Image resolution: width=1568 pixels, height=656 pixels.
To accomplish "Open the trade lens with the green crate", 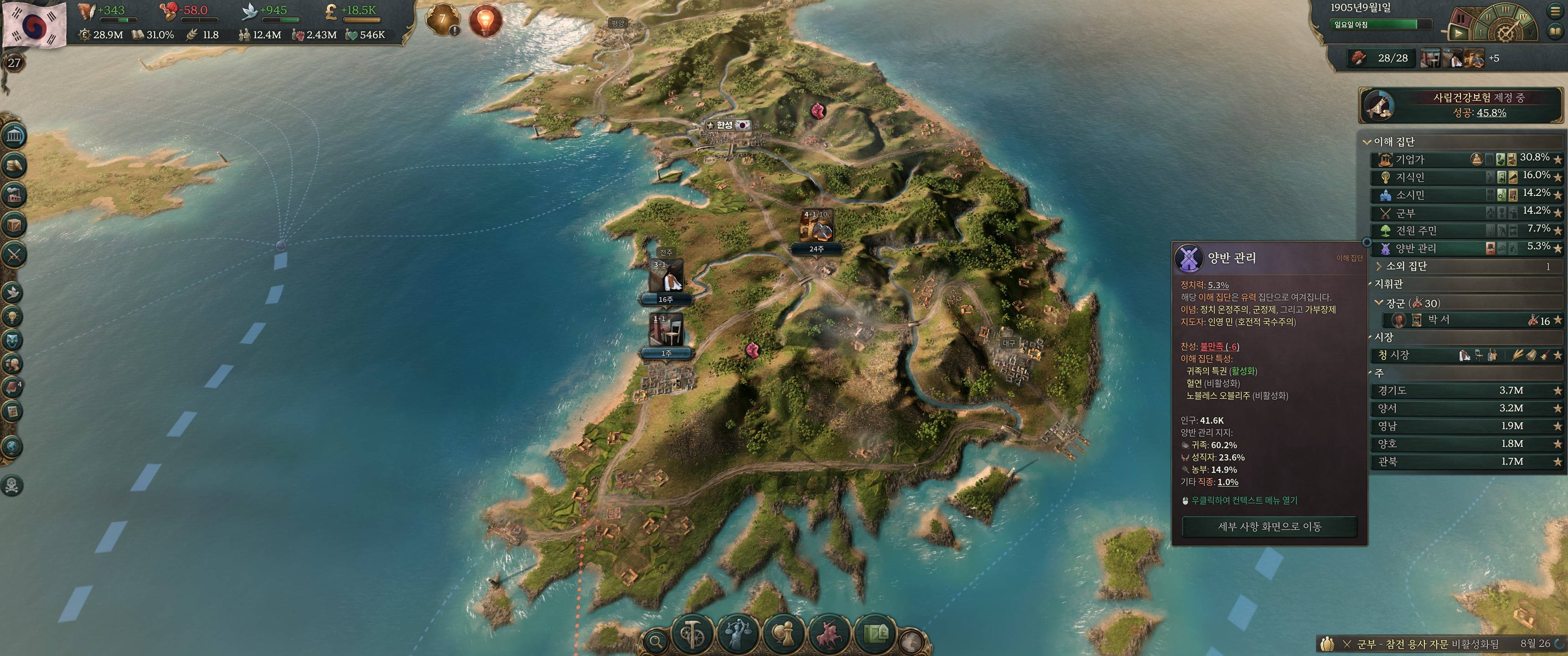I will (875, 635).
